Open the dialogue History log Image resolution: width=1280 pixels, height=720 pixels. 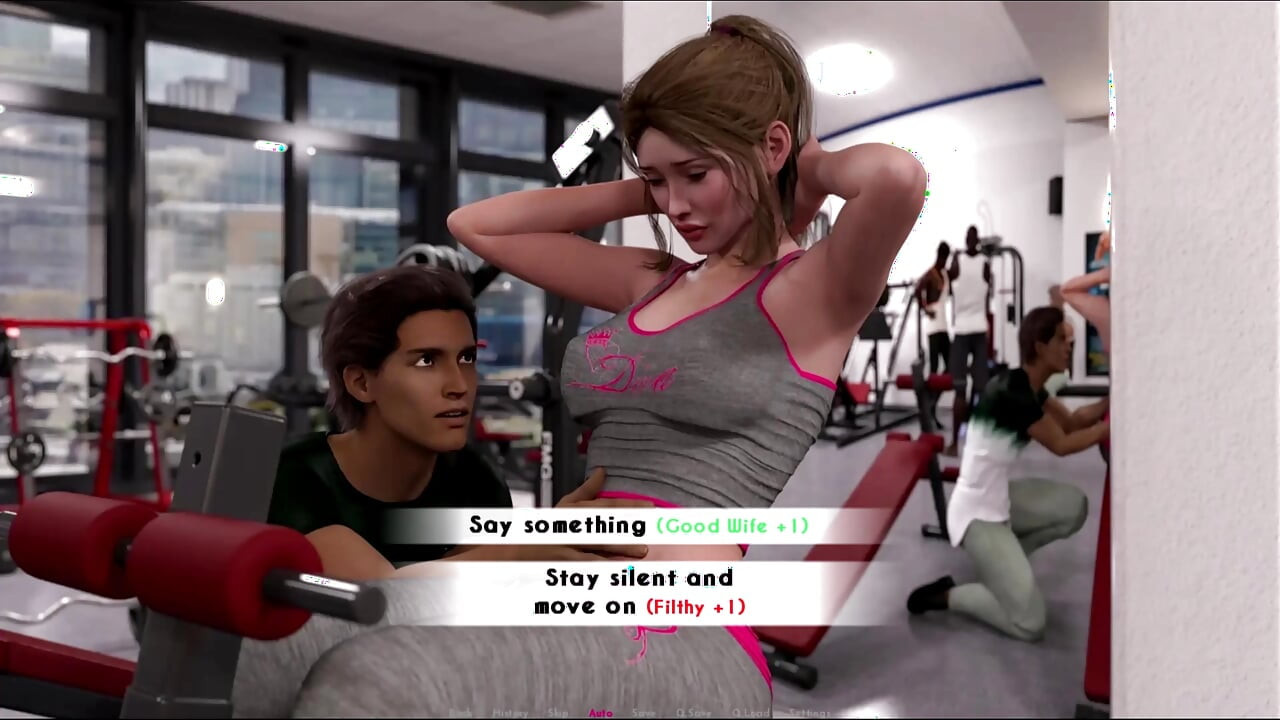click(510, 713)
